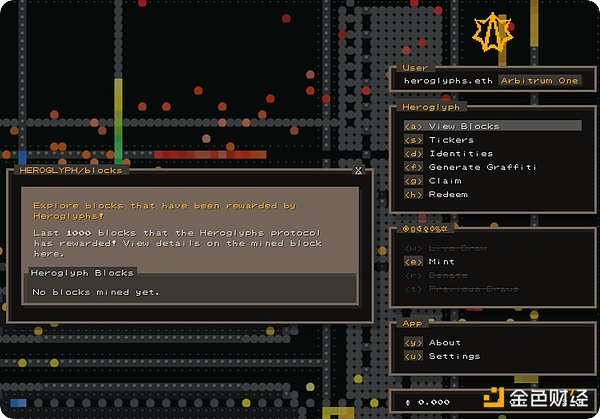The width and height of the screenshot is (600, 419).
Task: Open Settings in the App menu
Action: click(x=454, y=356)
